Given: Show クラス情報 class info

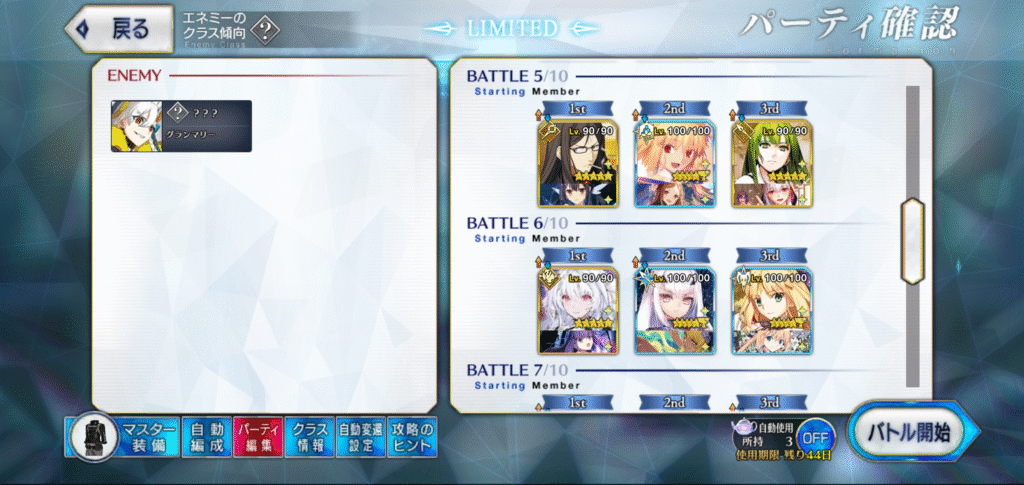Looking at the screenshot, I should (x=309, y=437).
